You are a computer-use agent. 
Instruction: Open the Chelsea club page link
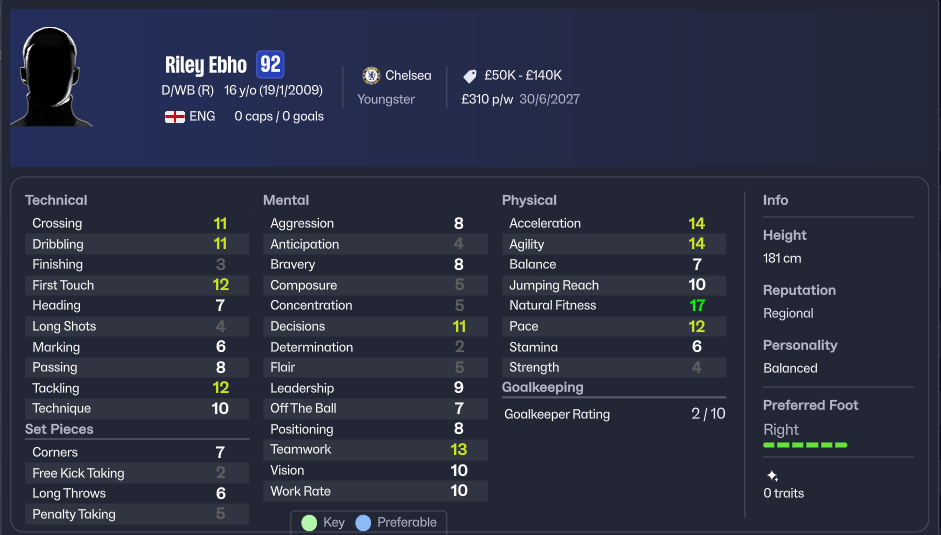tap(398, 76)
